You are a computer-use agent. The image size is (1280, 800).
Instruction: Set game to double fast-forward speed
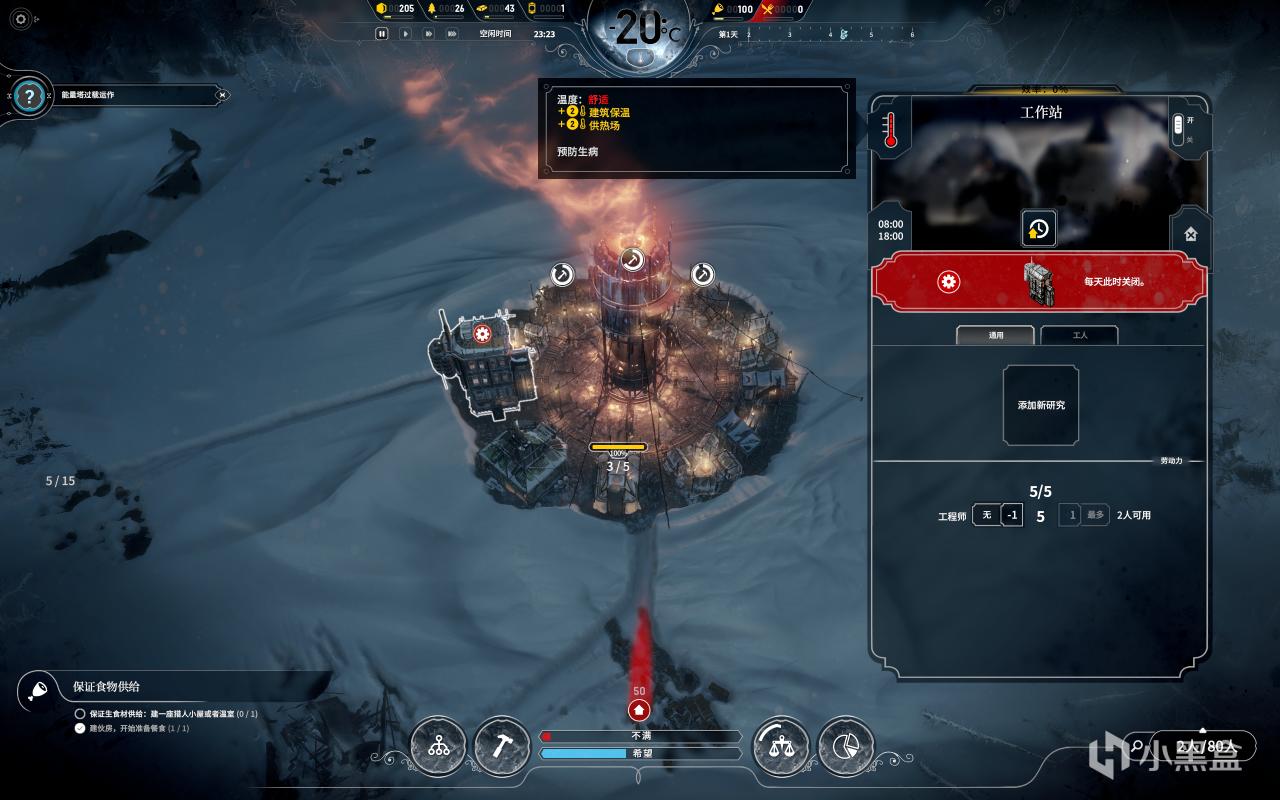tap(429, 33)
